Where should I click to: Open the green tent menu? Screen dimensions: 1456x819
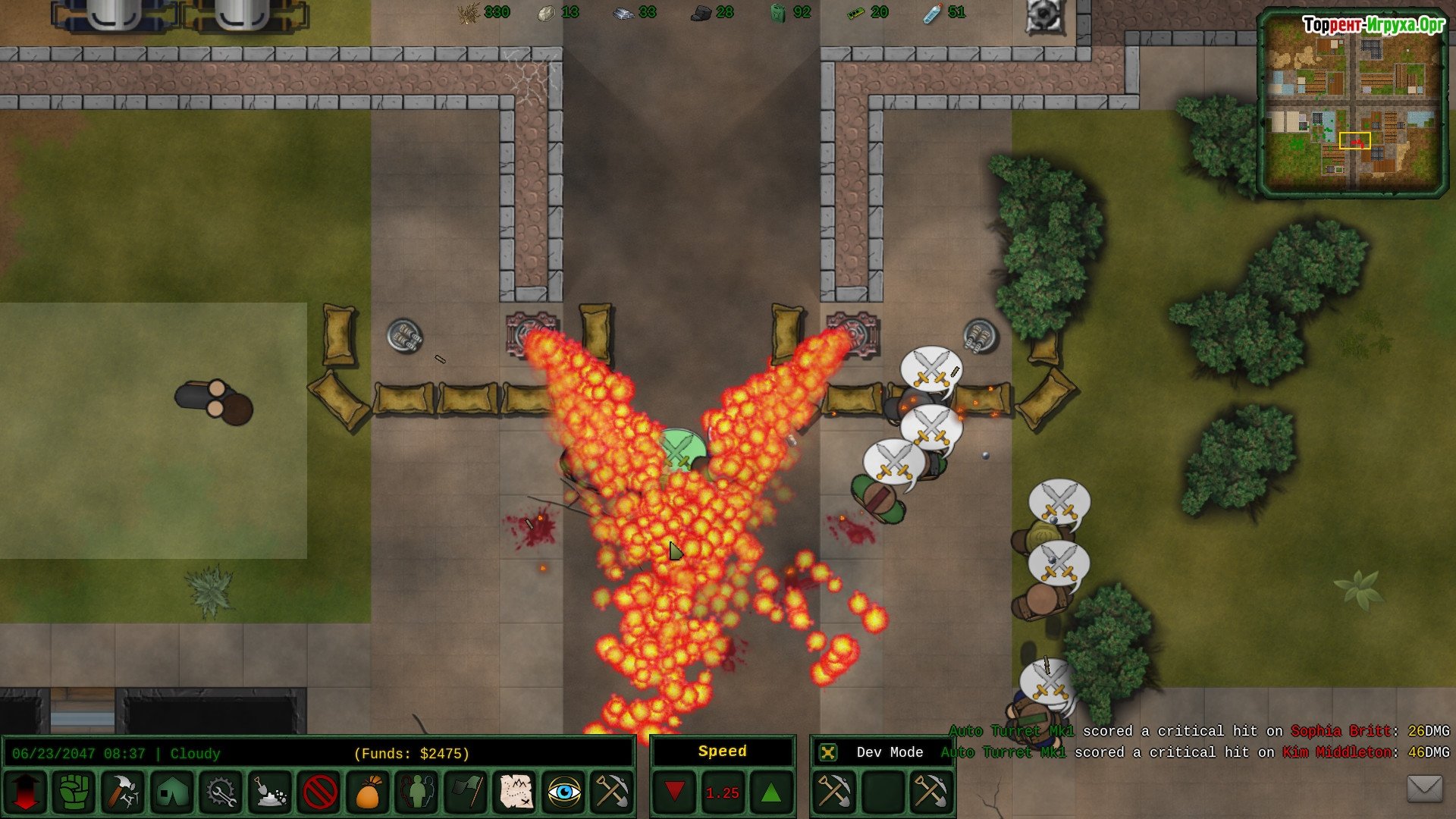[172, 792]
